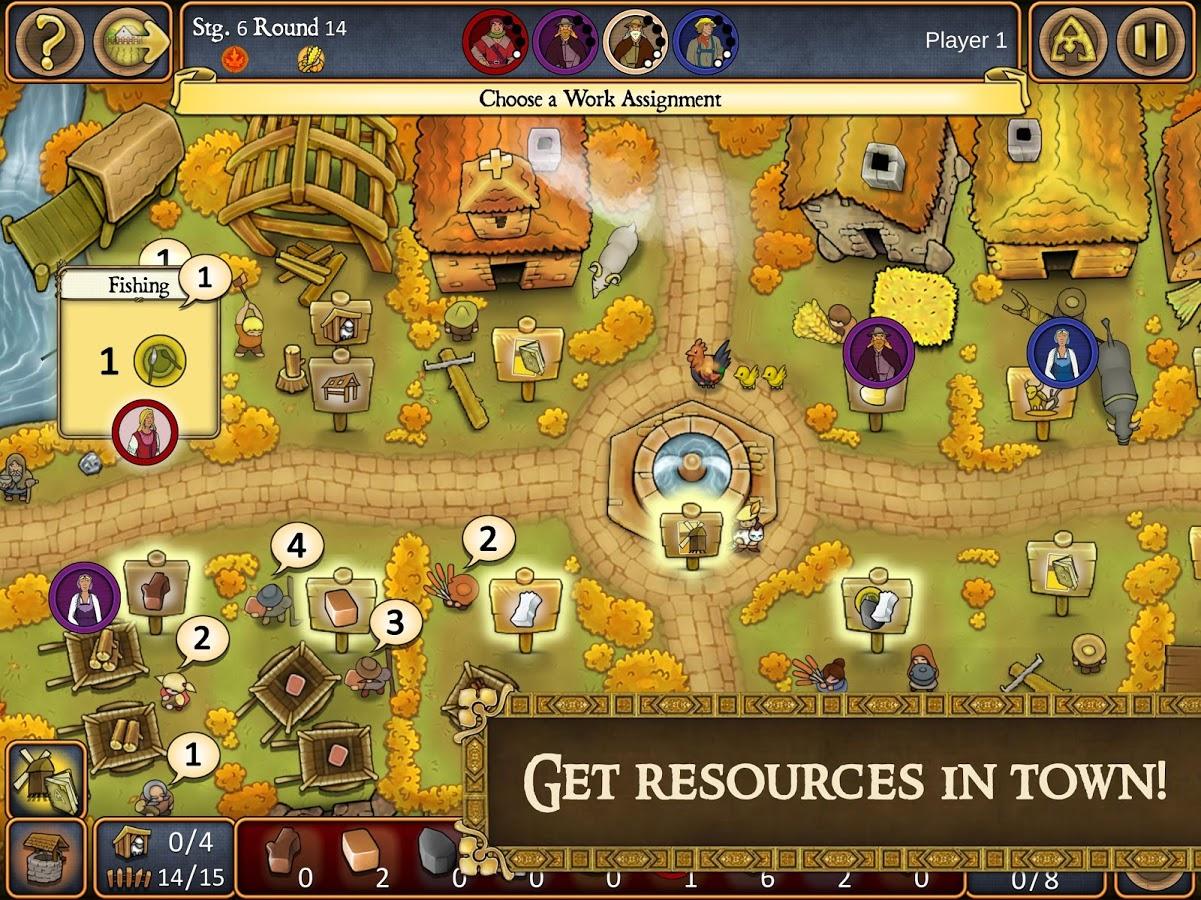Open the stone well button
The width and height of the screenshot is (1201, 900).
click(46, 857)
